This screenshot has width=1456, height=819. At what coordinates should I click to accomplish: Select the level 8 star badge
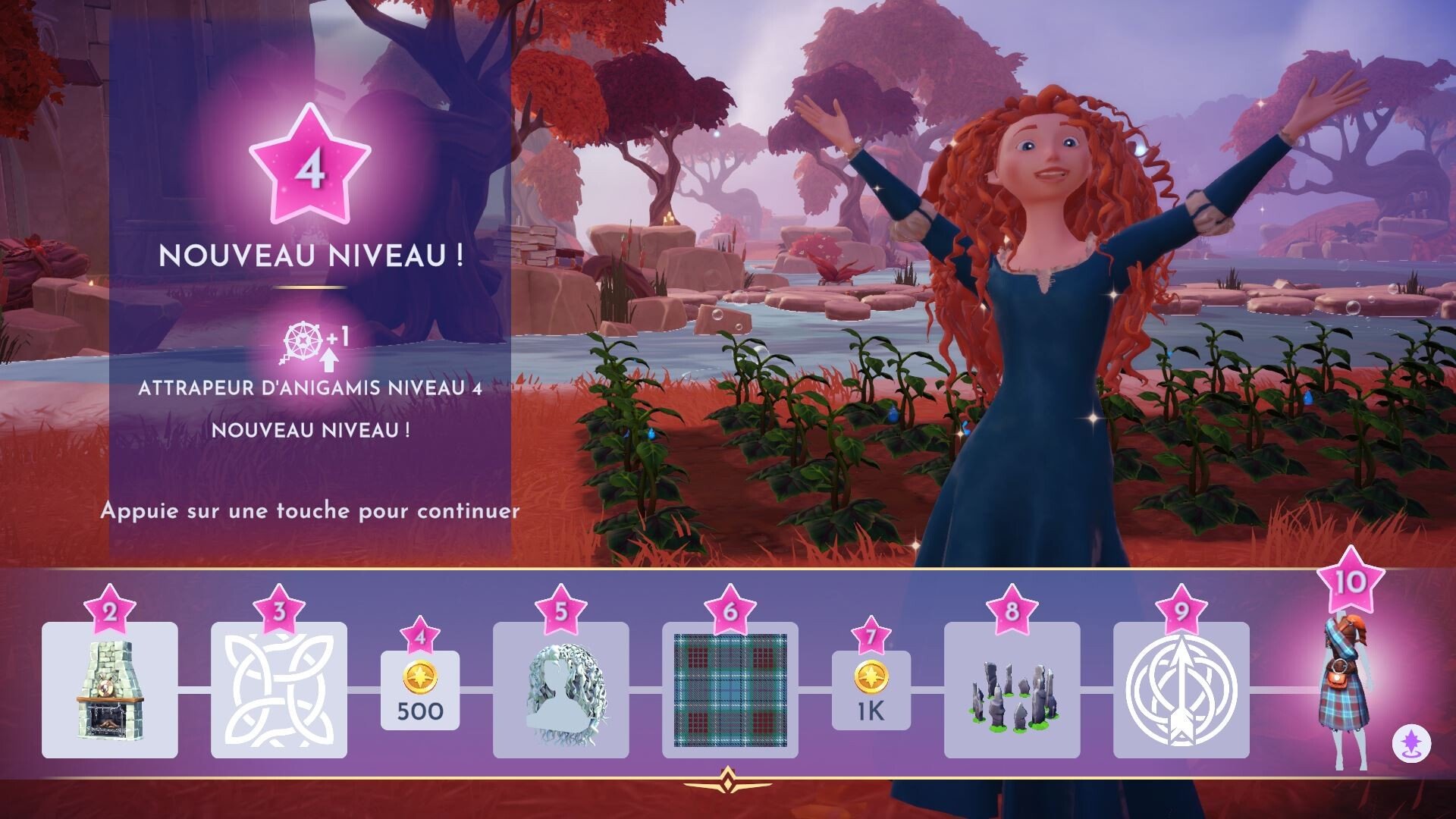point(1014,609)
